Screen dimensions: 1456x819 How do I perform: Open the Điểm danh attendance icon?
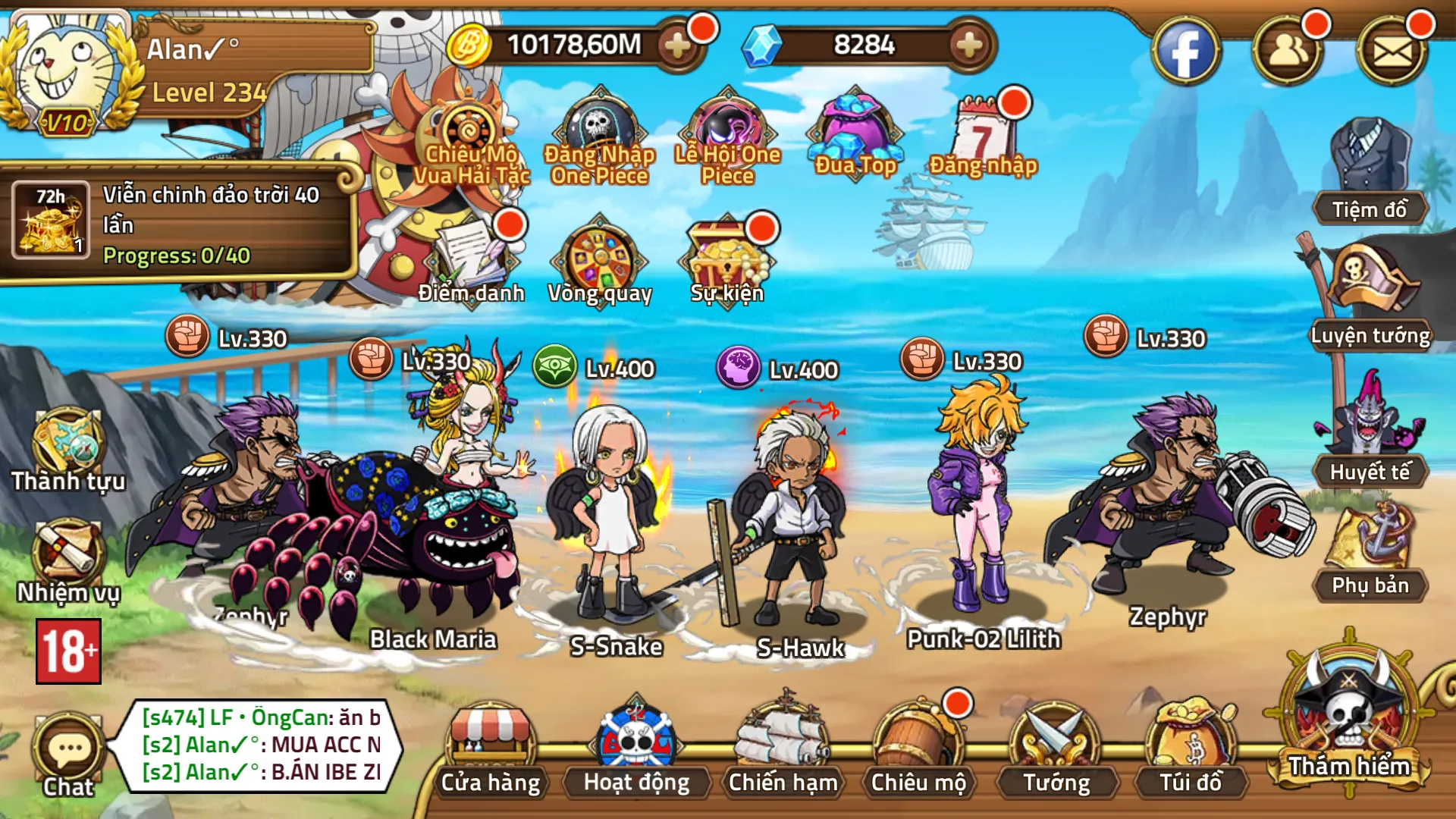(x=472, y=258)
